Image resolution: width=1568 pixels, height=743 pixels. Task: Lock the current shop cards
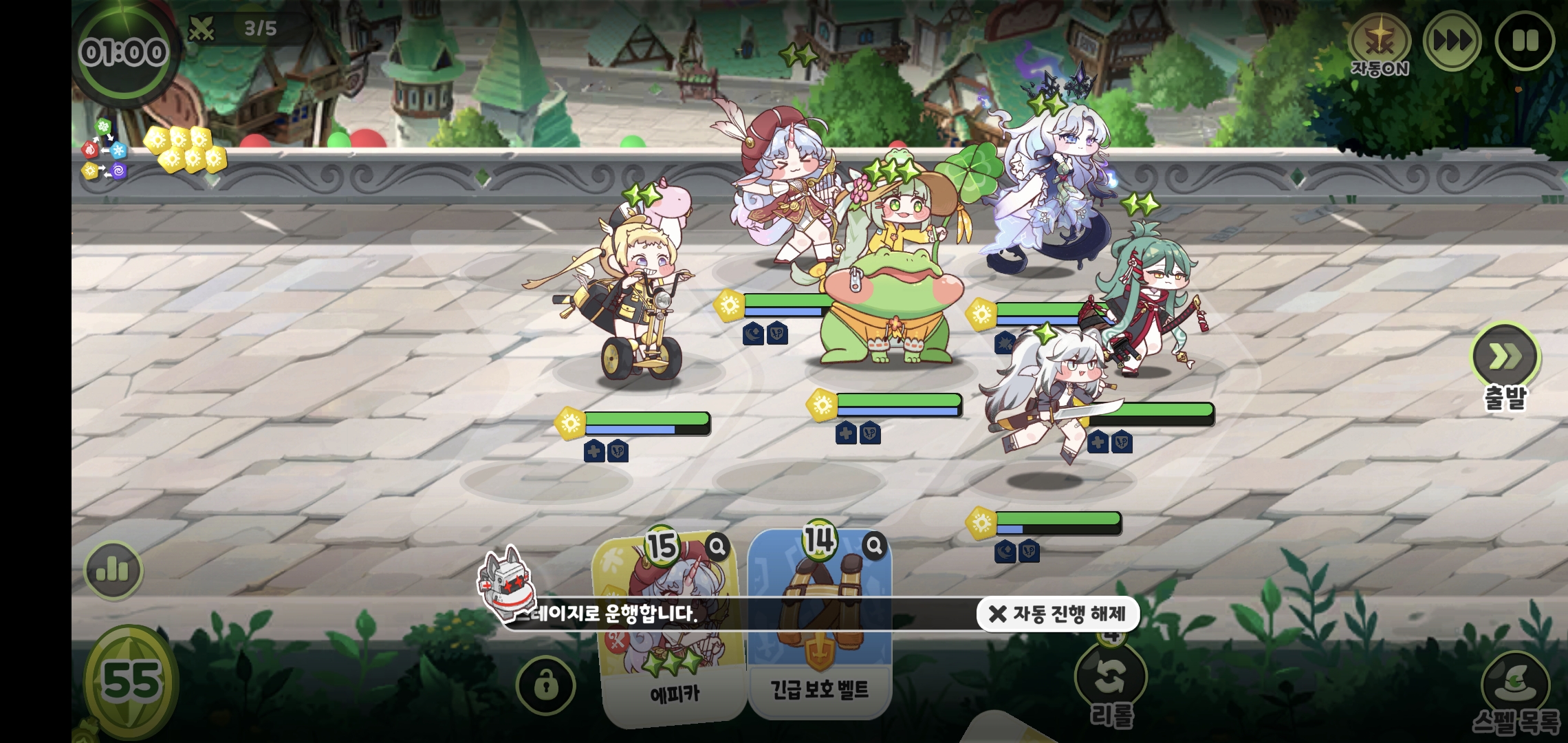(546, 685)
